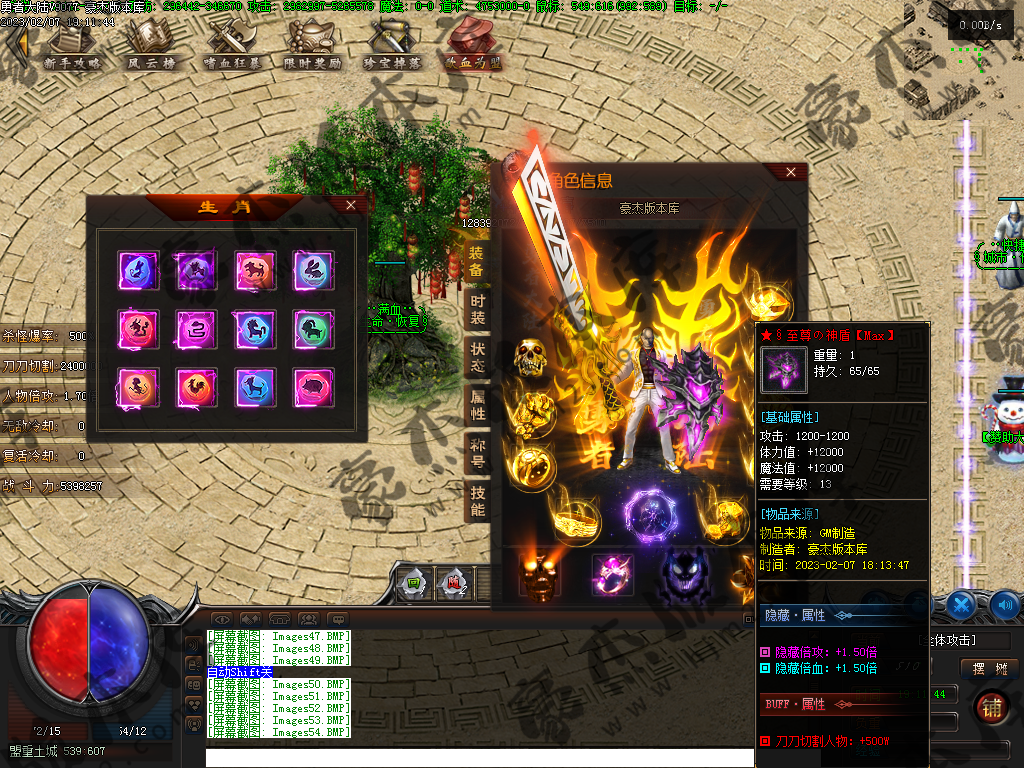1024x768 pixels.
Task: Switch to the 属性 attributes tab
Action: point(477,404)
